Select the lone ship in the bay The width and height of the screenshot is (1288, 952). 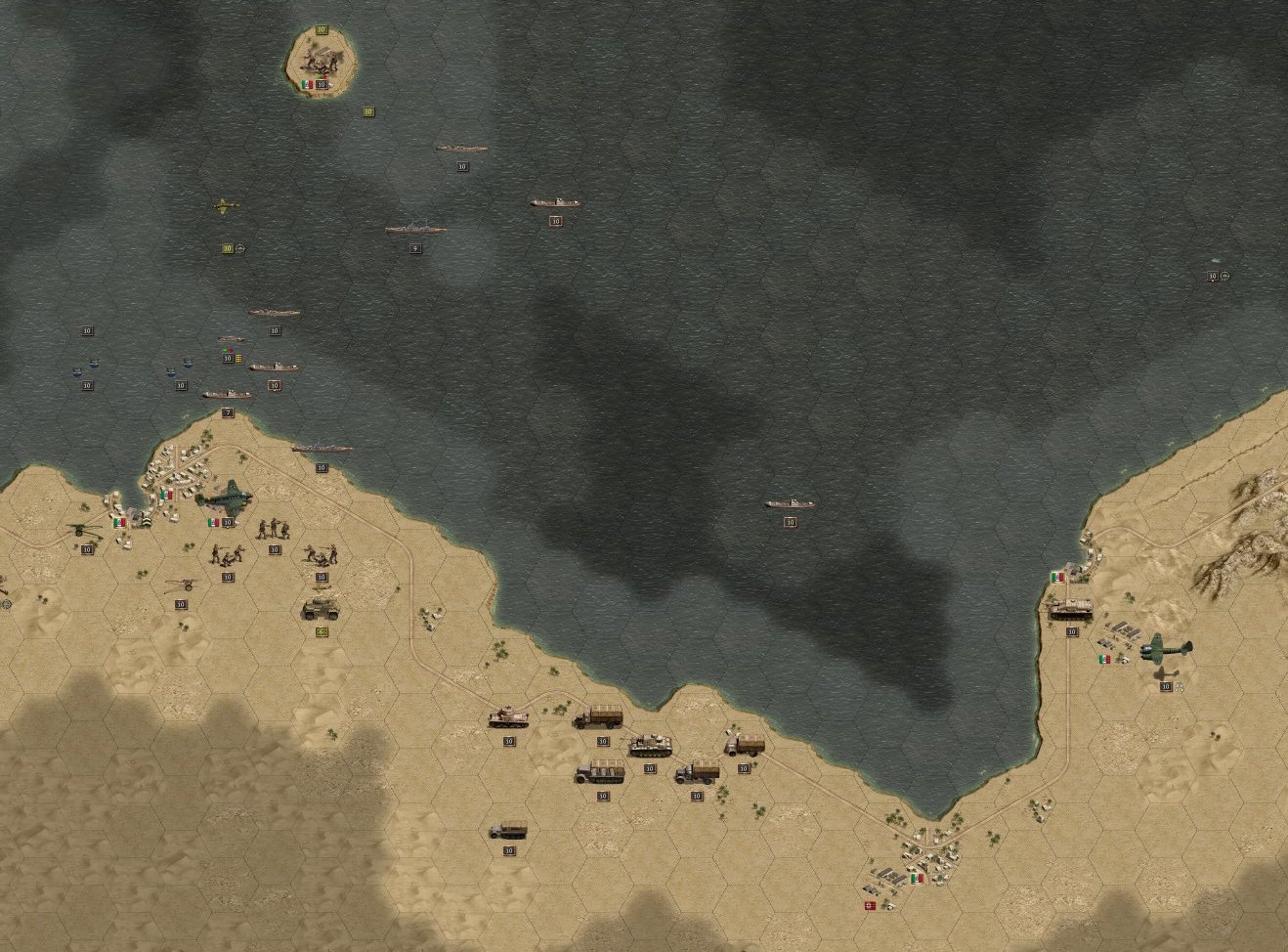point(790,503)
